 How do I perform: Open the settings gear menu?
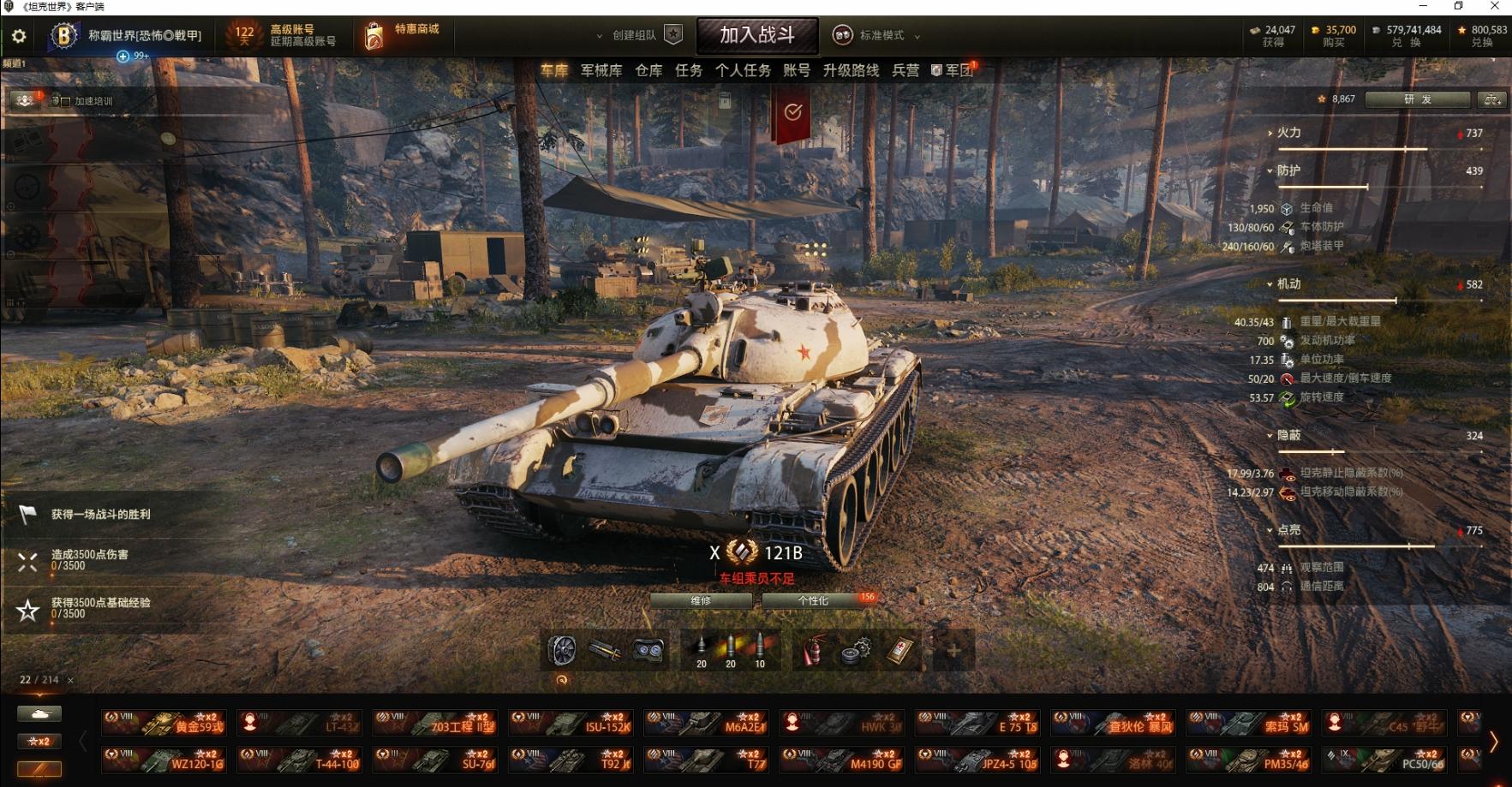[19, 36]
